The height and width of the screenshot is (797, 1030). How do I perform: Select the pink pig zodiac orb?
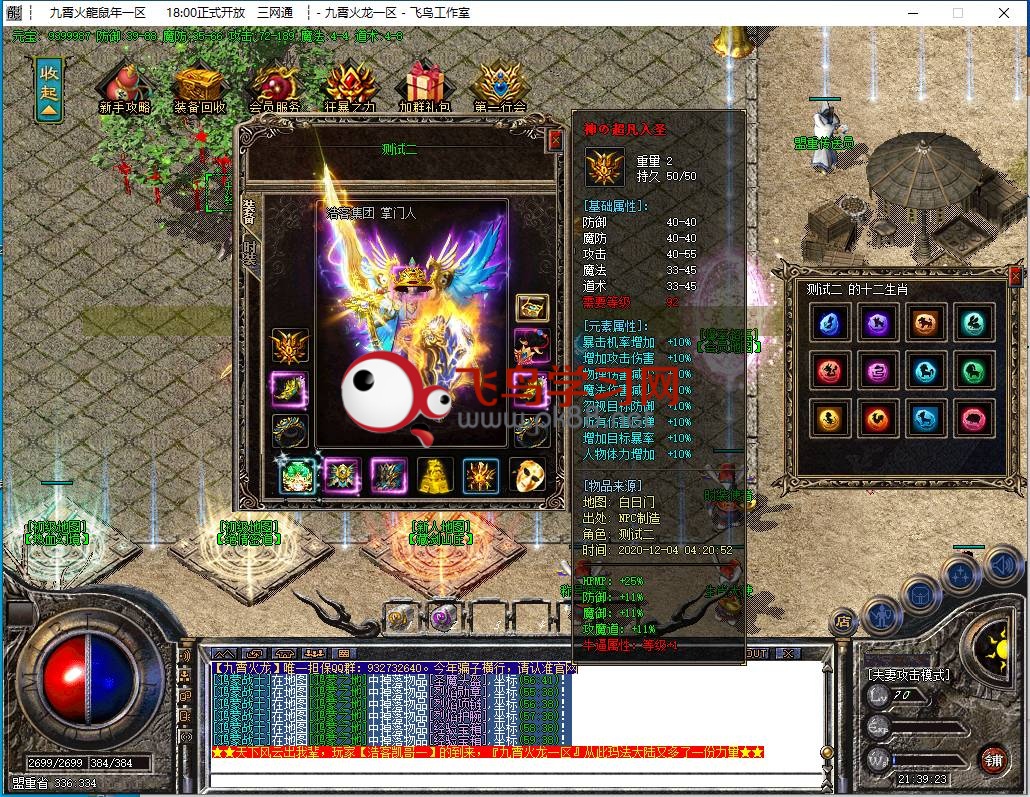[973, 420]
